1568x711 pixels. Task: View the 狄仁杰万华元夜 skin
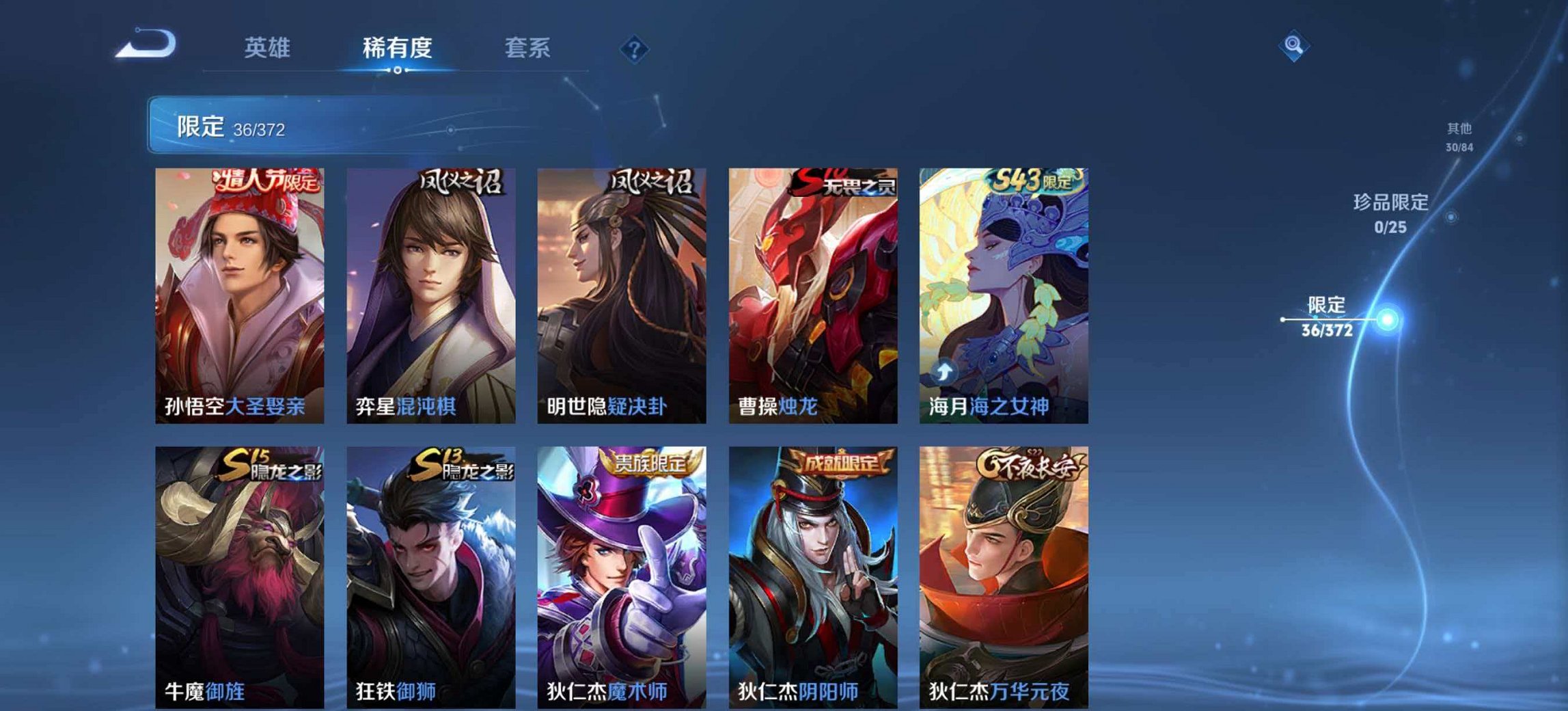(1004, 574)
